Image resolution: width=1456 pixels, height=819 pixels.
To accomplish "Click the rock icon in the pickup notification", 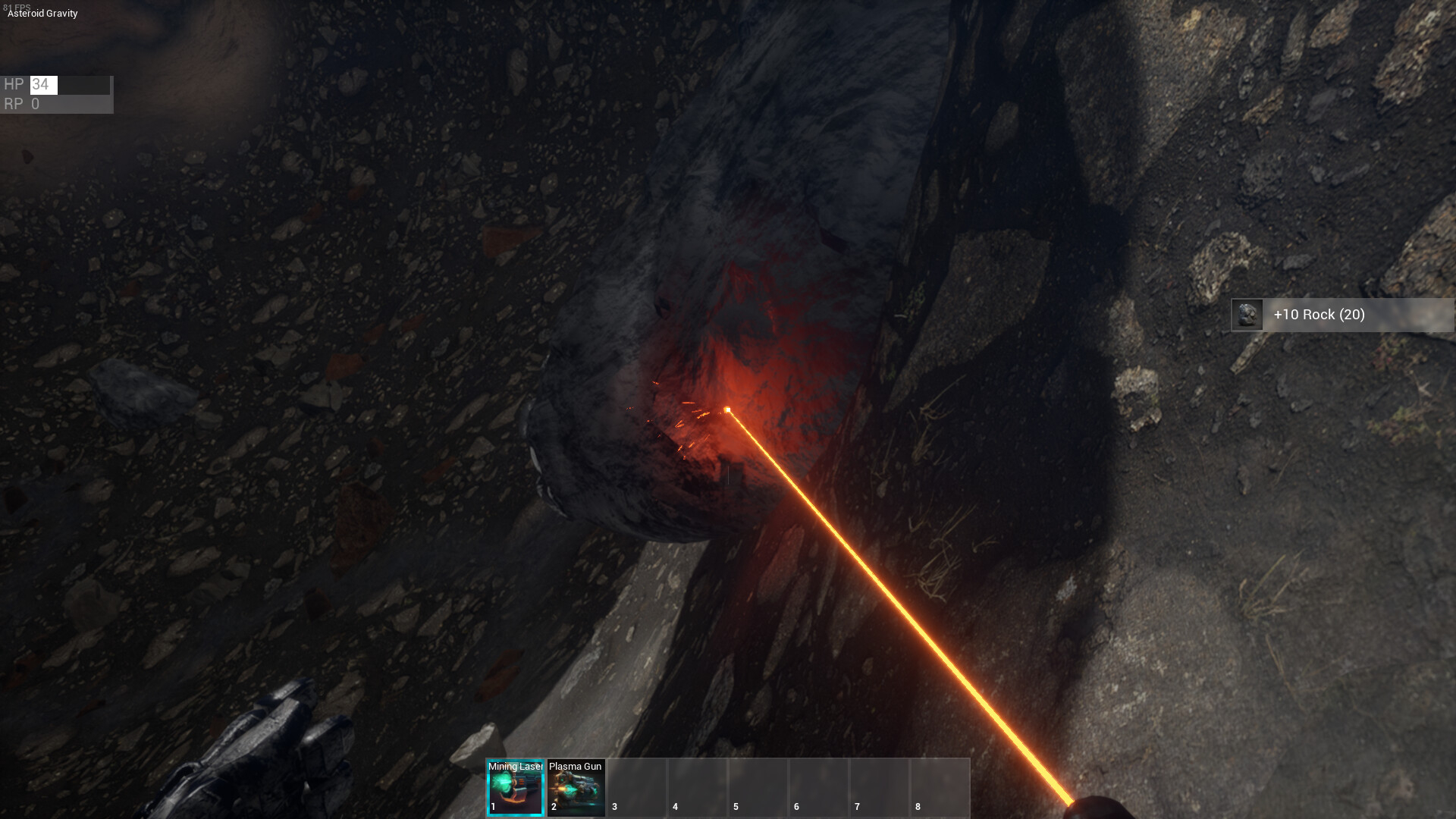I will coord(1246,315).
